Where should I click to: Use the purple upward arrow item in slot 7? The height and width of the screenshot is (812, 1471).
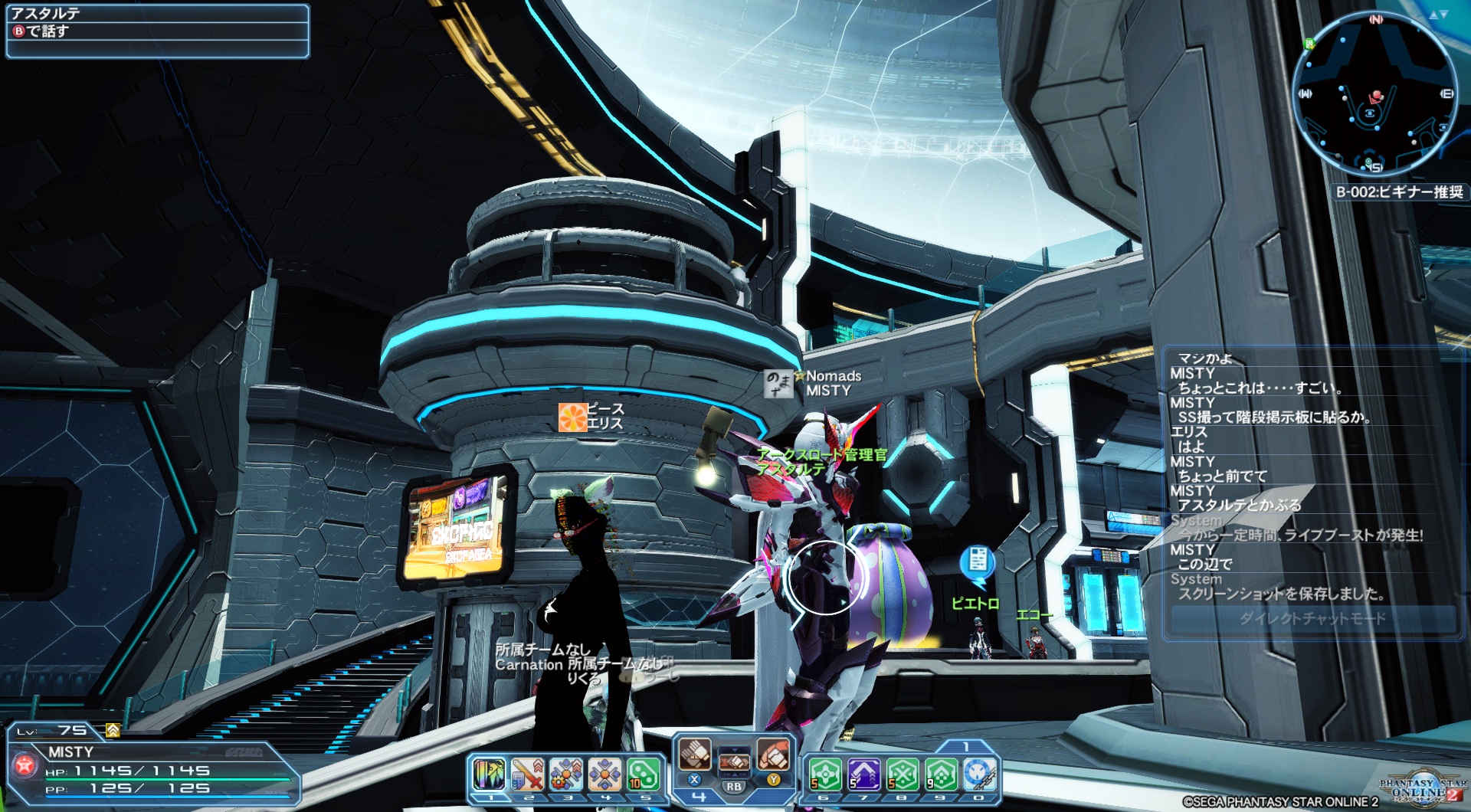tap(863, 774)
